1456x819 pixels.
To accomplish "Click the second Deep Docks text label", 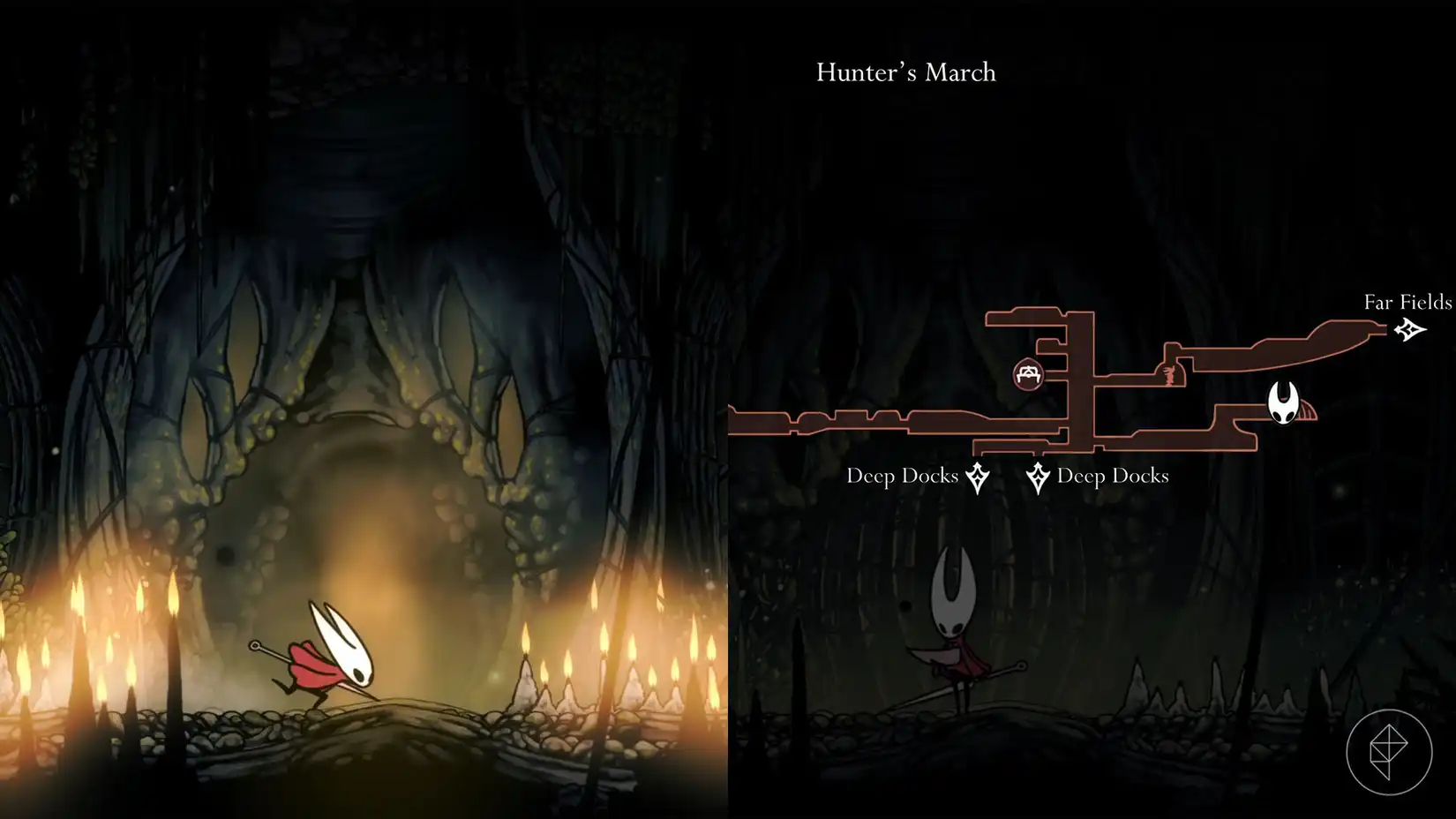I will (1113, 476).
